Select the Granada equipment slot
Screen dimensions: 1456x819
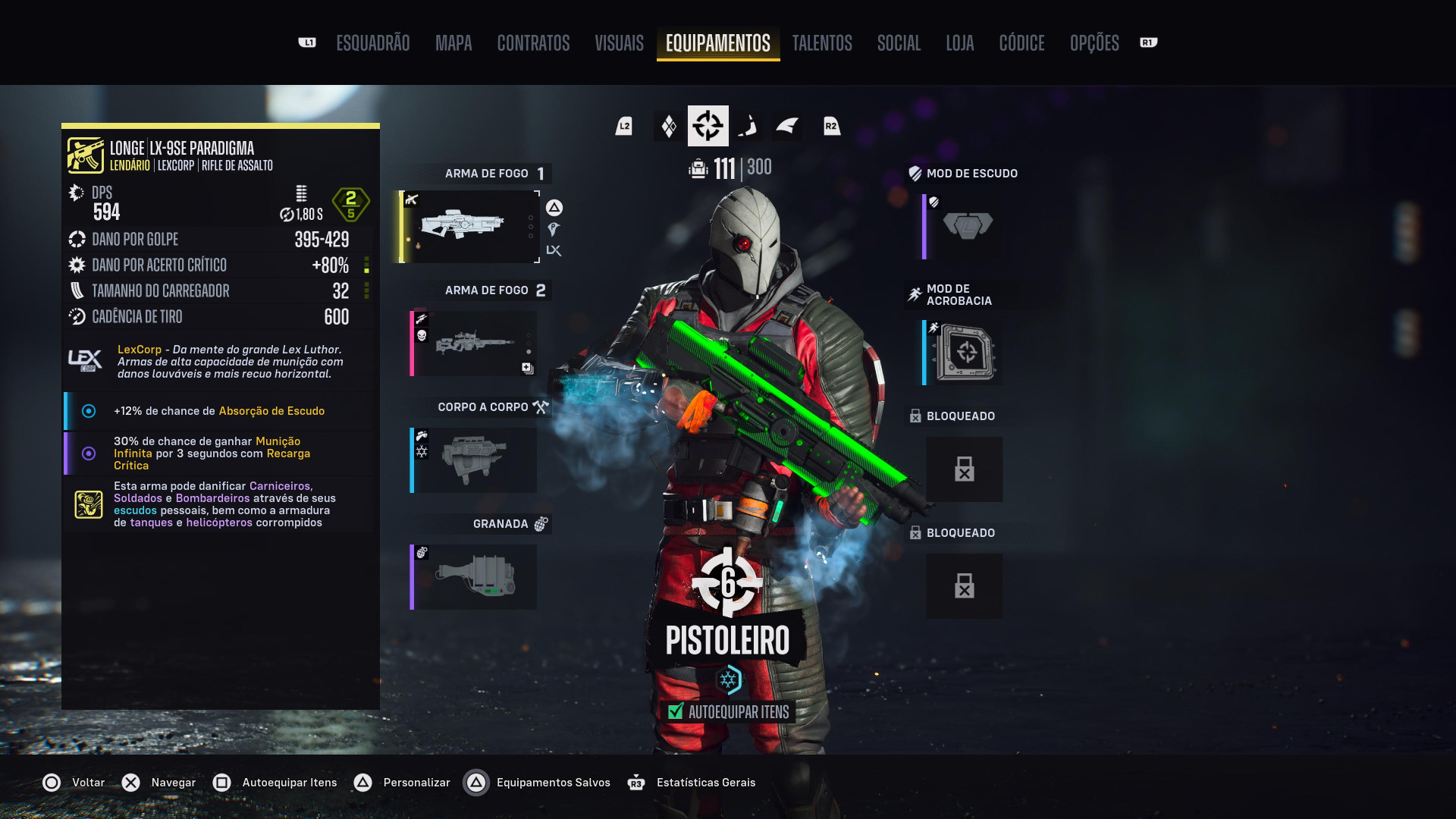point(474,577)
